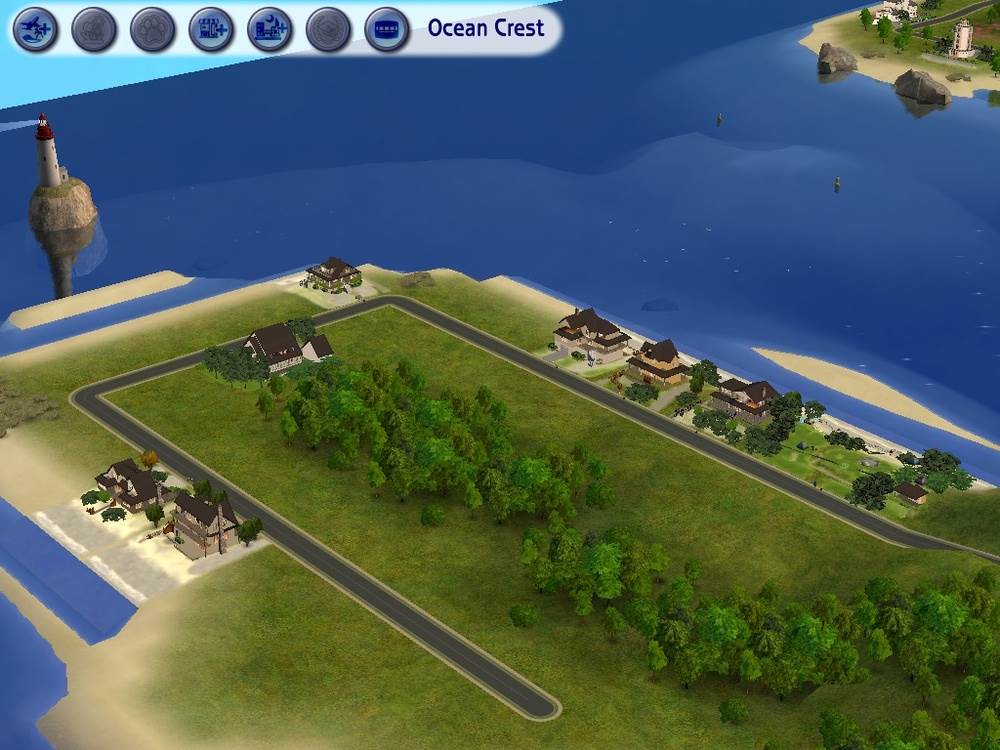This screenshot has height=750, width=1000.
Task: Click the add vacation destination plane icon
Action: pos(35,29)
